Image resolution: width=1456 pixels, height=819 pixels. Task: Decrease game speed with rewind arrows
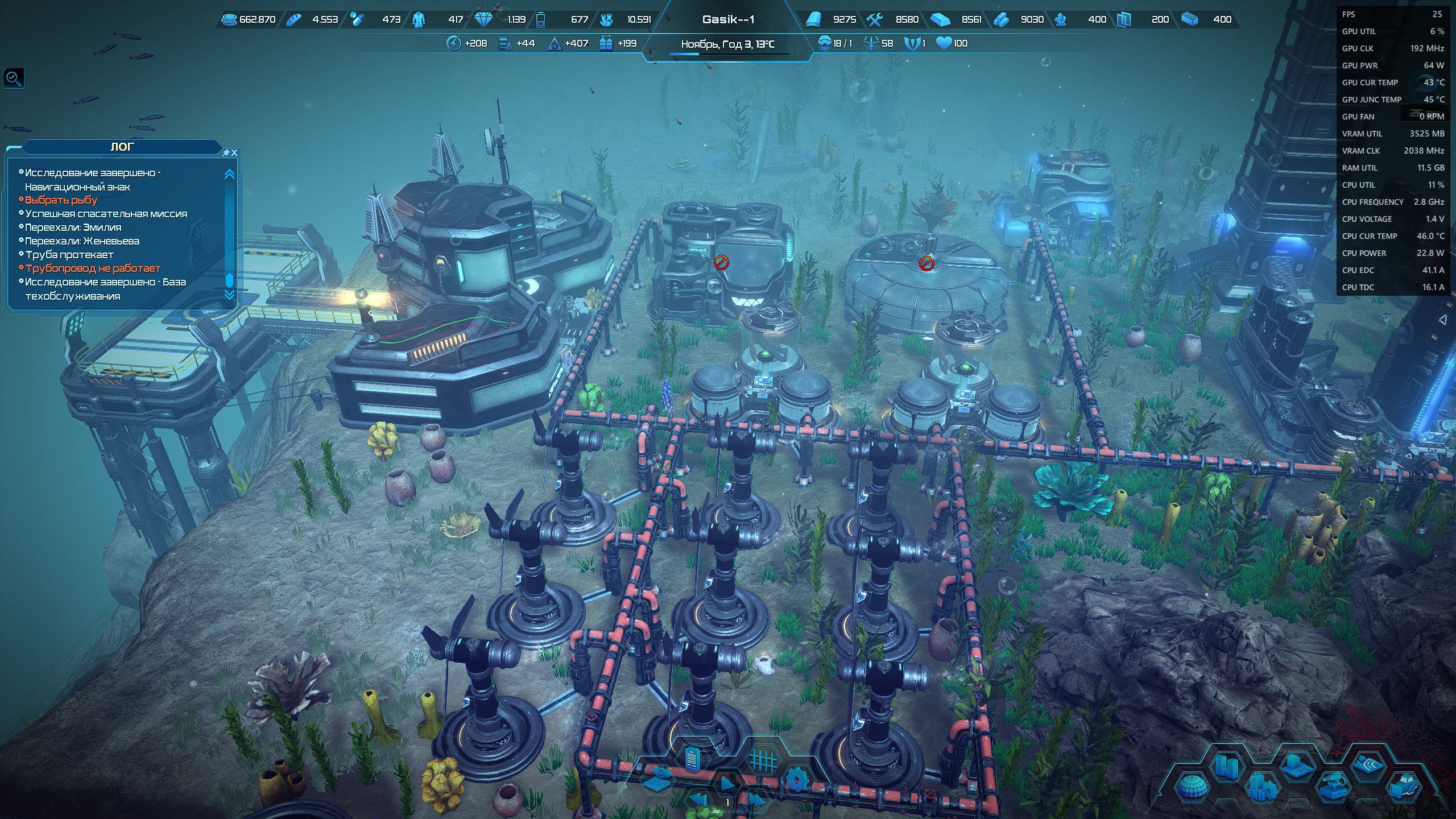pos(697,801)
